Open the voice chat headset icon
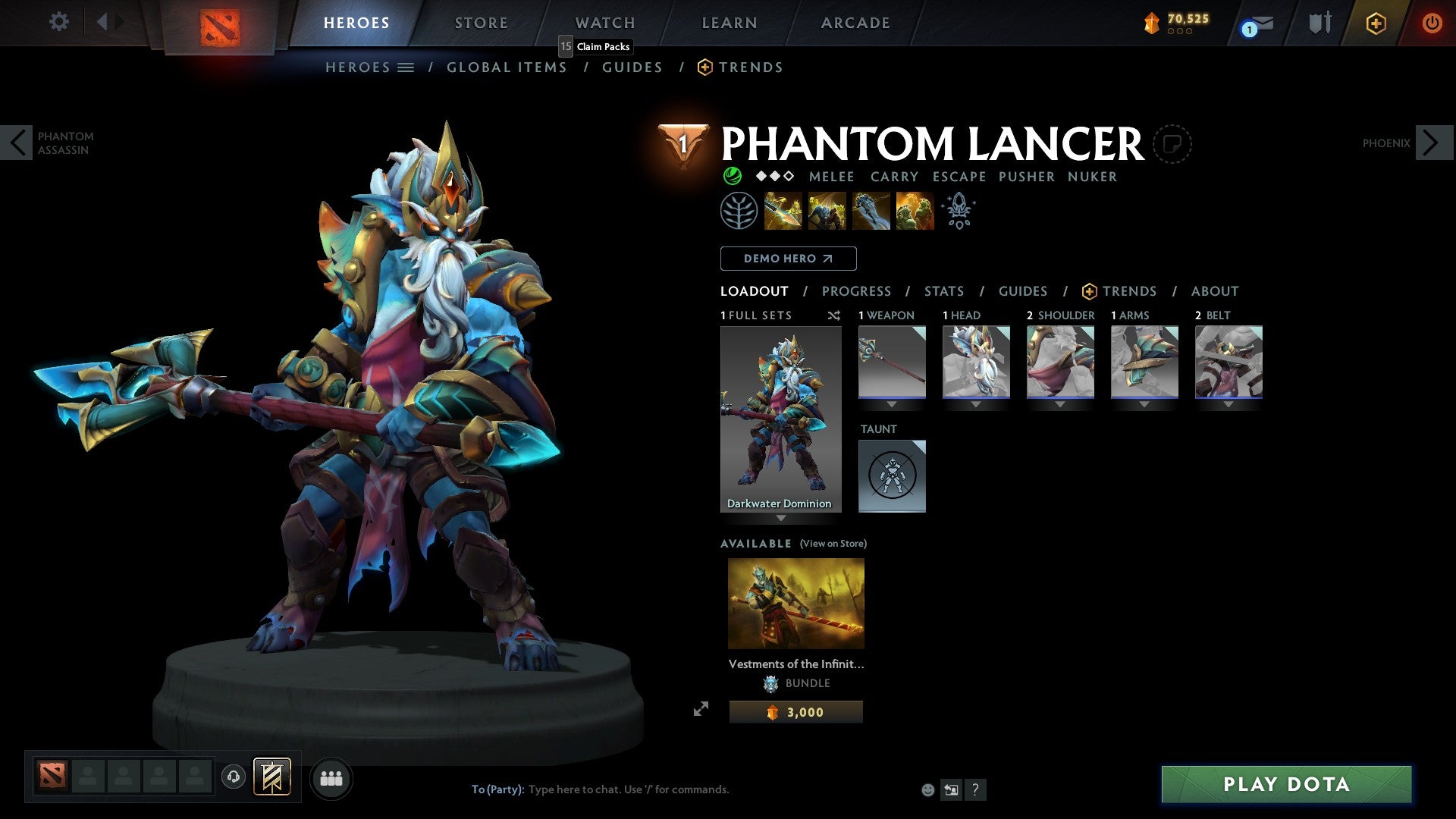This screenshot has height=819, width=1456. point(233,777)
